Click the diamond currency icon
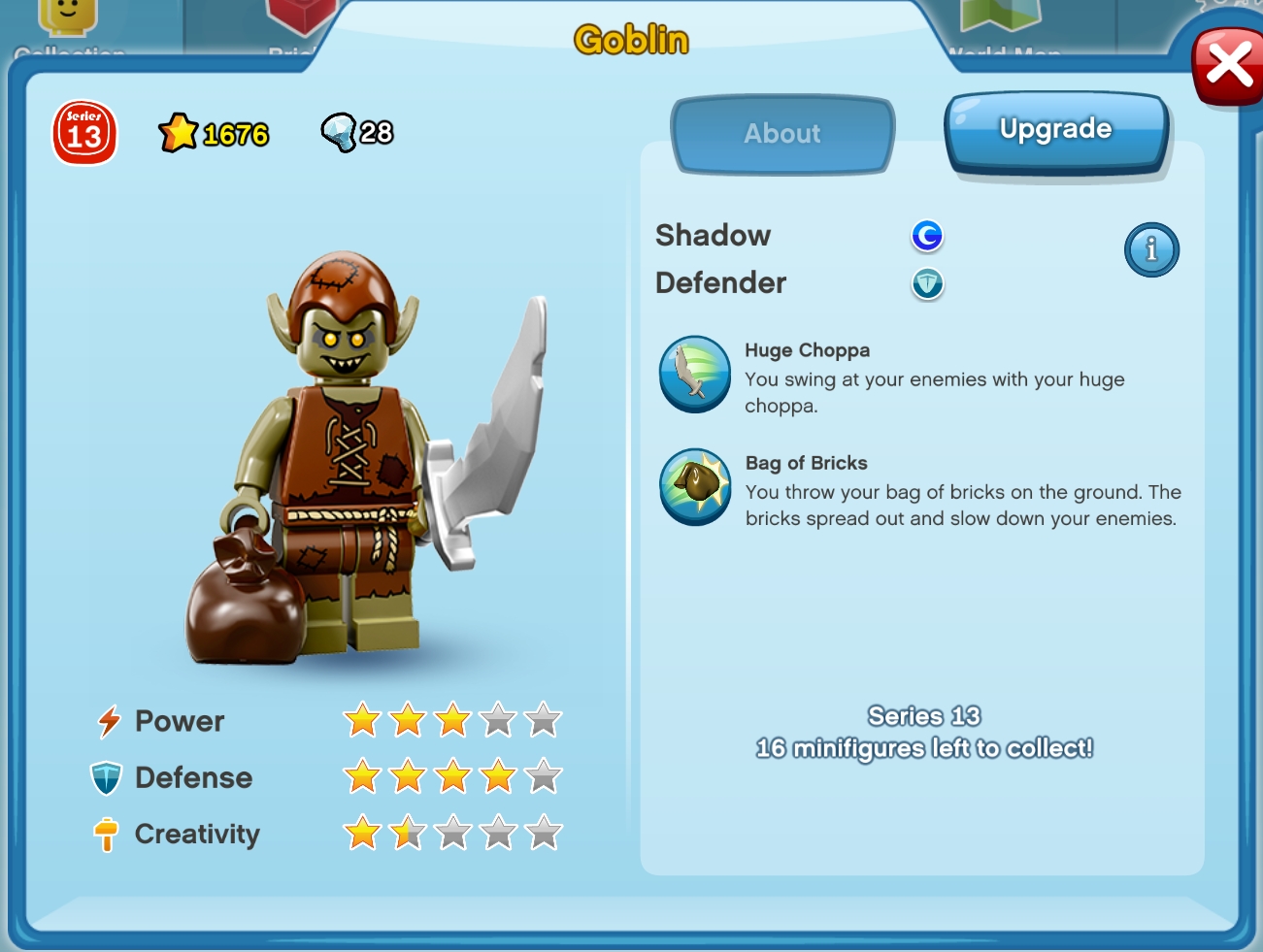The width and height of the screenshot is (1263, 952). pos(339,132)
